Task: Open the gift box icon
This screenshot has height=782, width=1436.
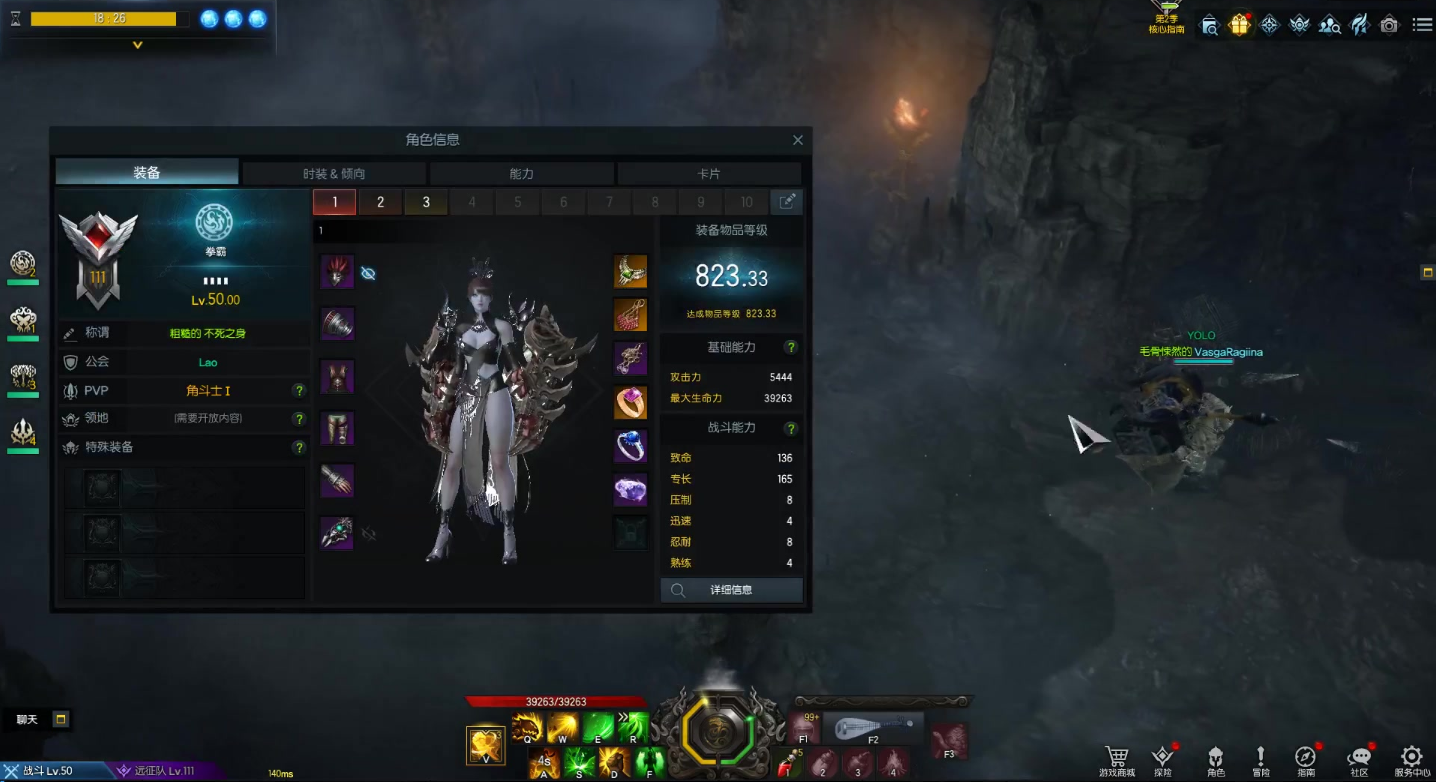Action: [x=1239, y=25]
